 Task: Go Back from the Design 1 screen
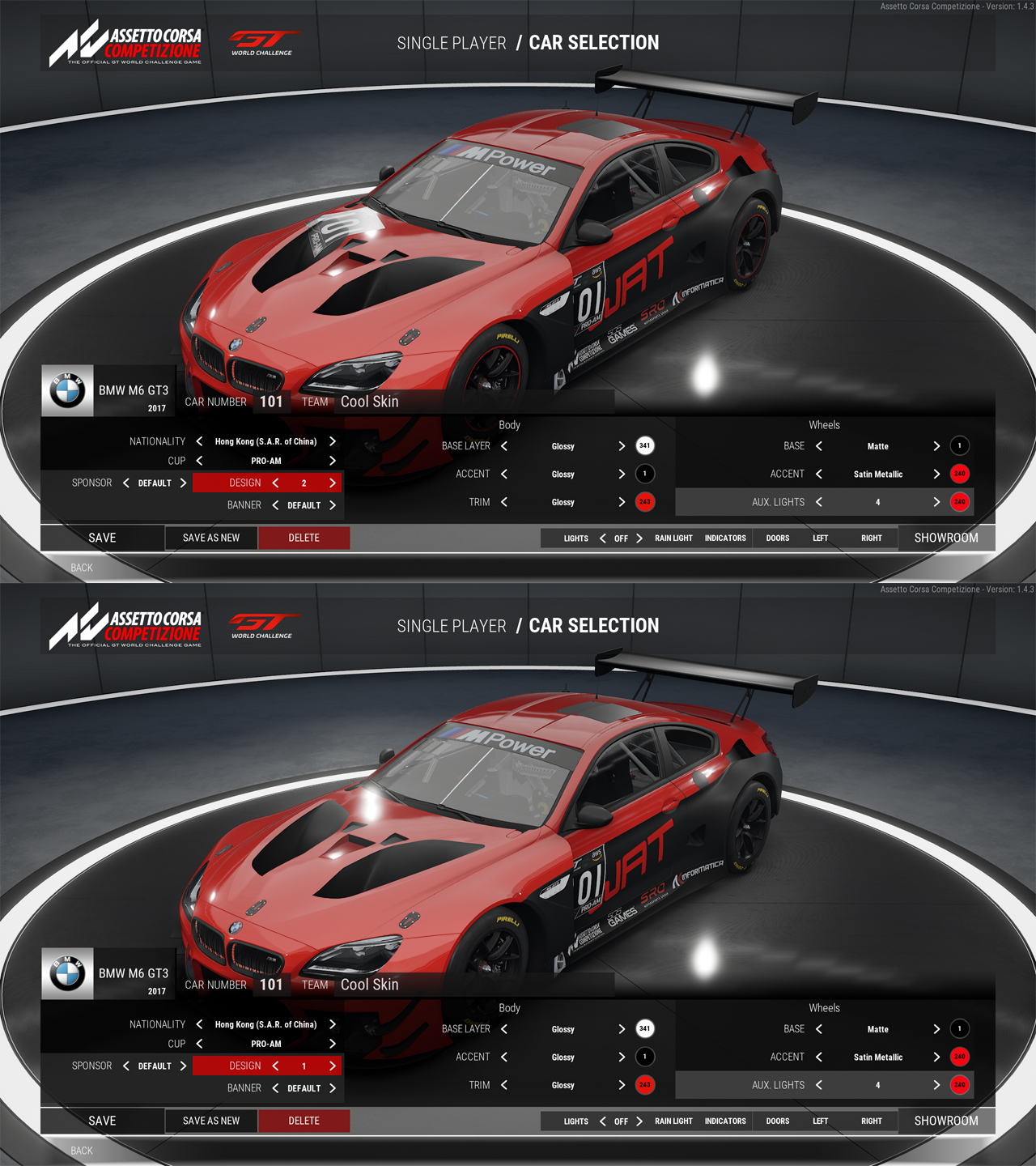(82, 1151)
